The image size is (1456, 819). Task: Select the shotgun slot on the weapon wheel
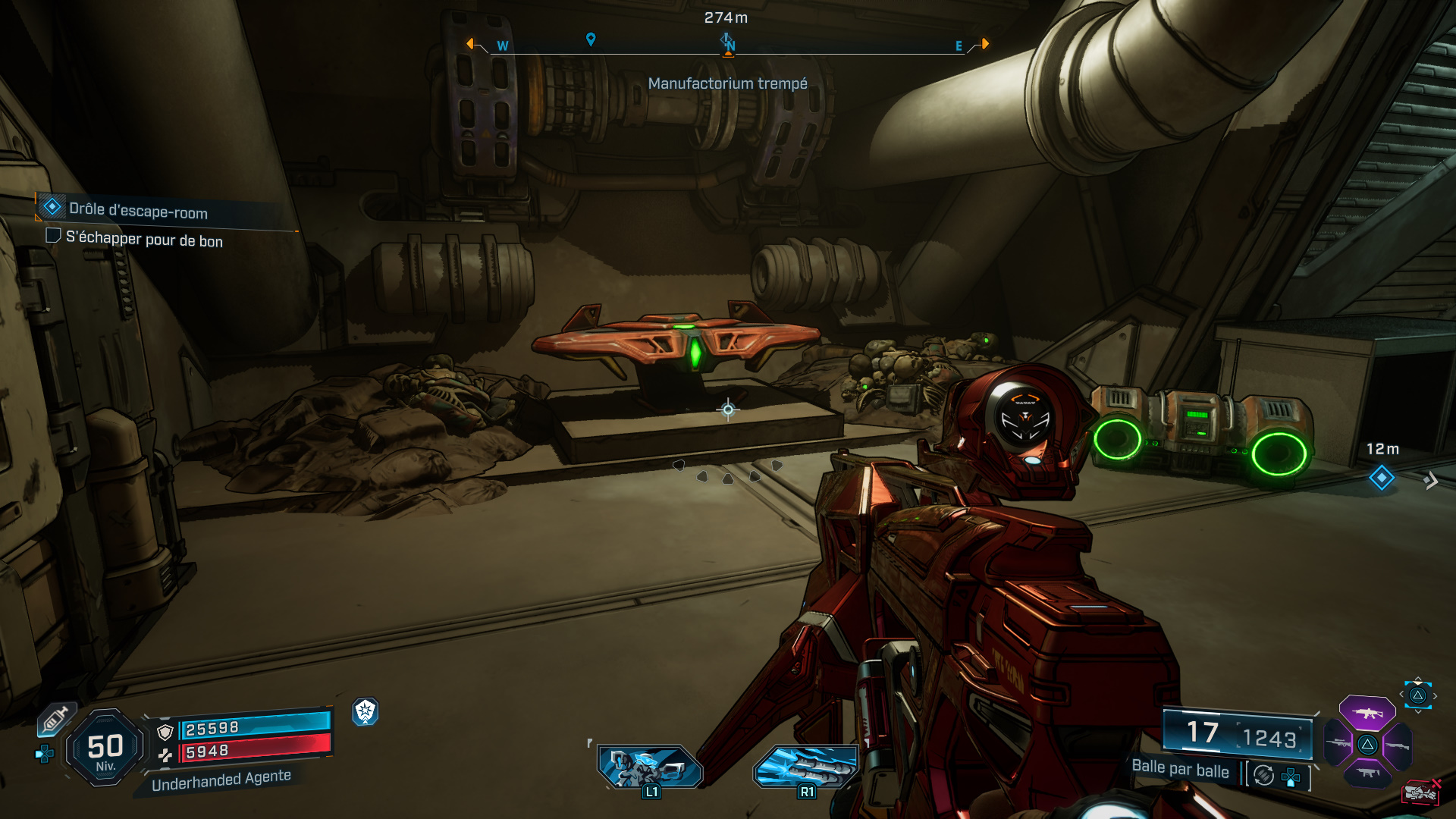[x=1398, y=746]
